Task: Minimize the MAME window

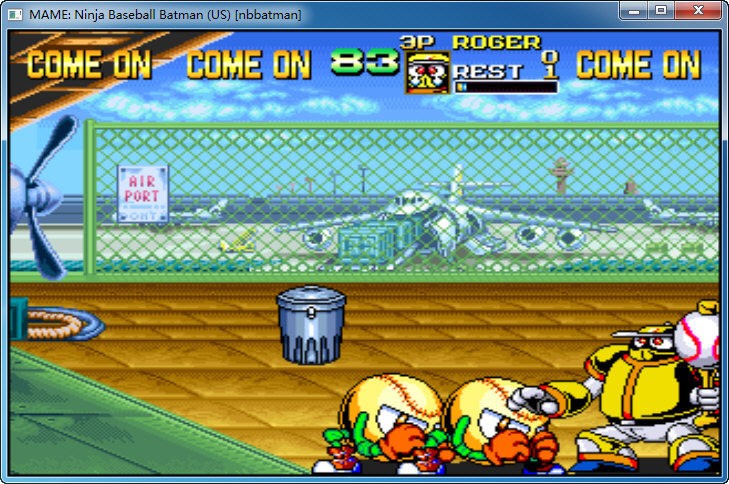Action: tap(634, 11)
